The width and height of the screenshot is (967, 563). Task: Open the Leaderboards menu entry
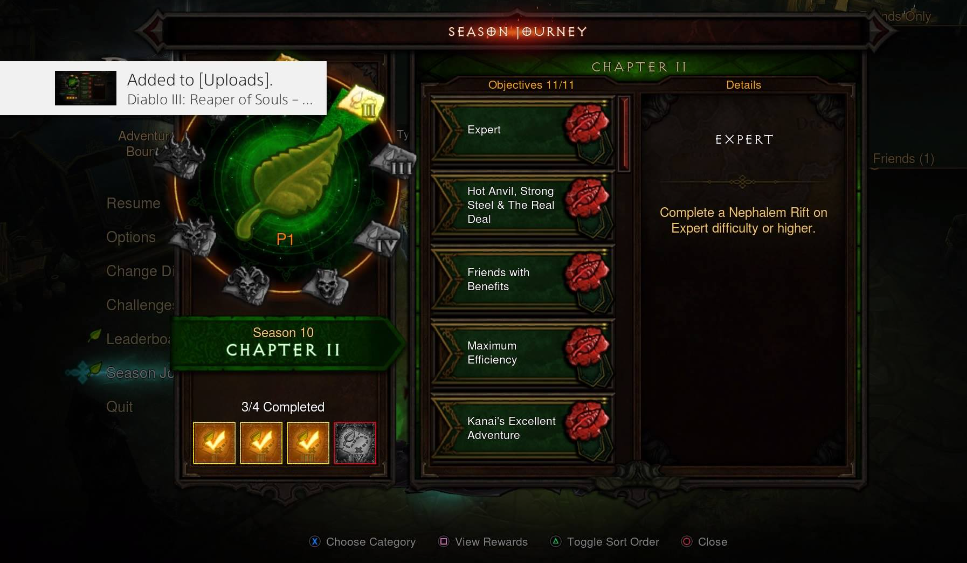(140, 339)
